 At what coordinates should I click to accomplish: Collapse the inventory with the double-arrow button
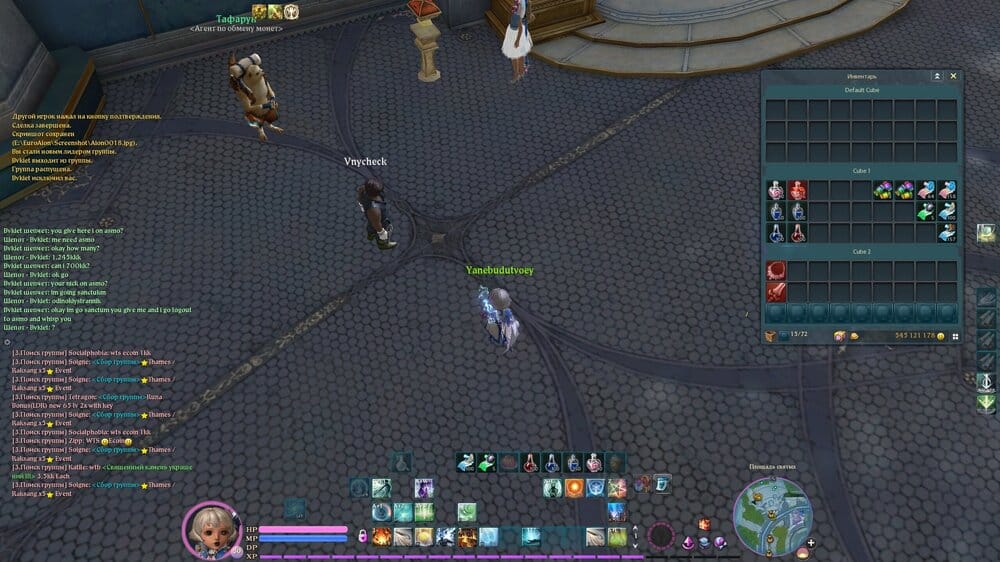pyautogui.click(x=937, y=76)
